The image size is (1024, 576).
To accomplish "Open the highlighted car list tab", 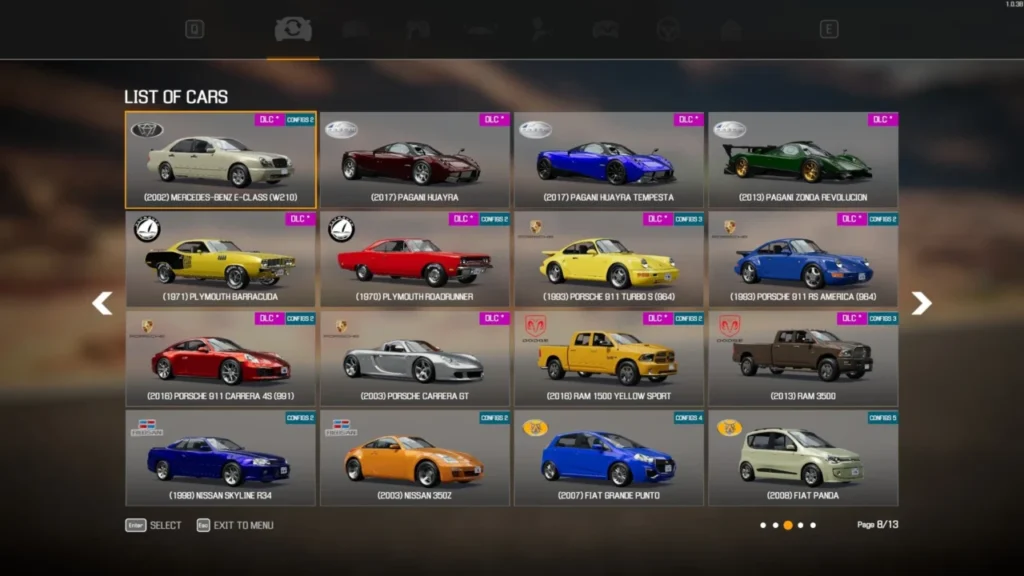I will click(293, 30).
